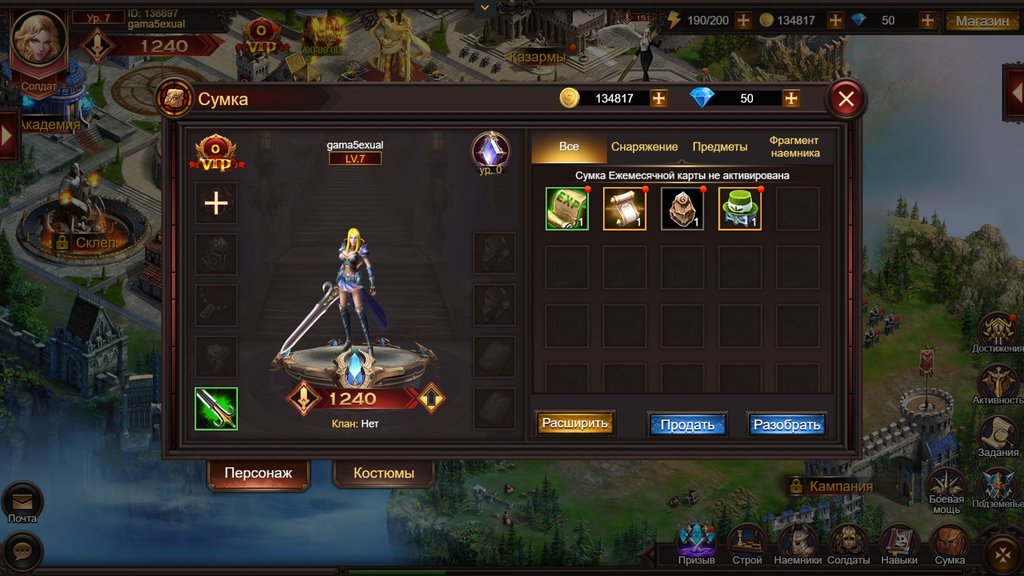Click the Продать sell button
The height and width of the screenshot is (576, 1024).
coord(687,424)
